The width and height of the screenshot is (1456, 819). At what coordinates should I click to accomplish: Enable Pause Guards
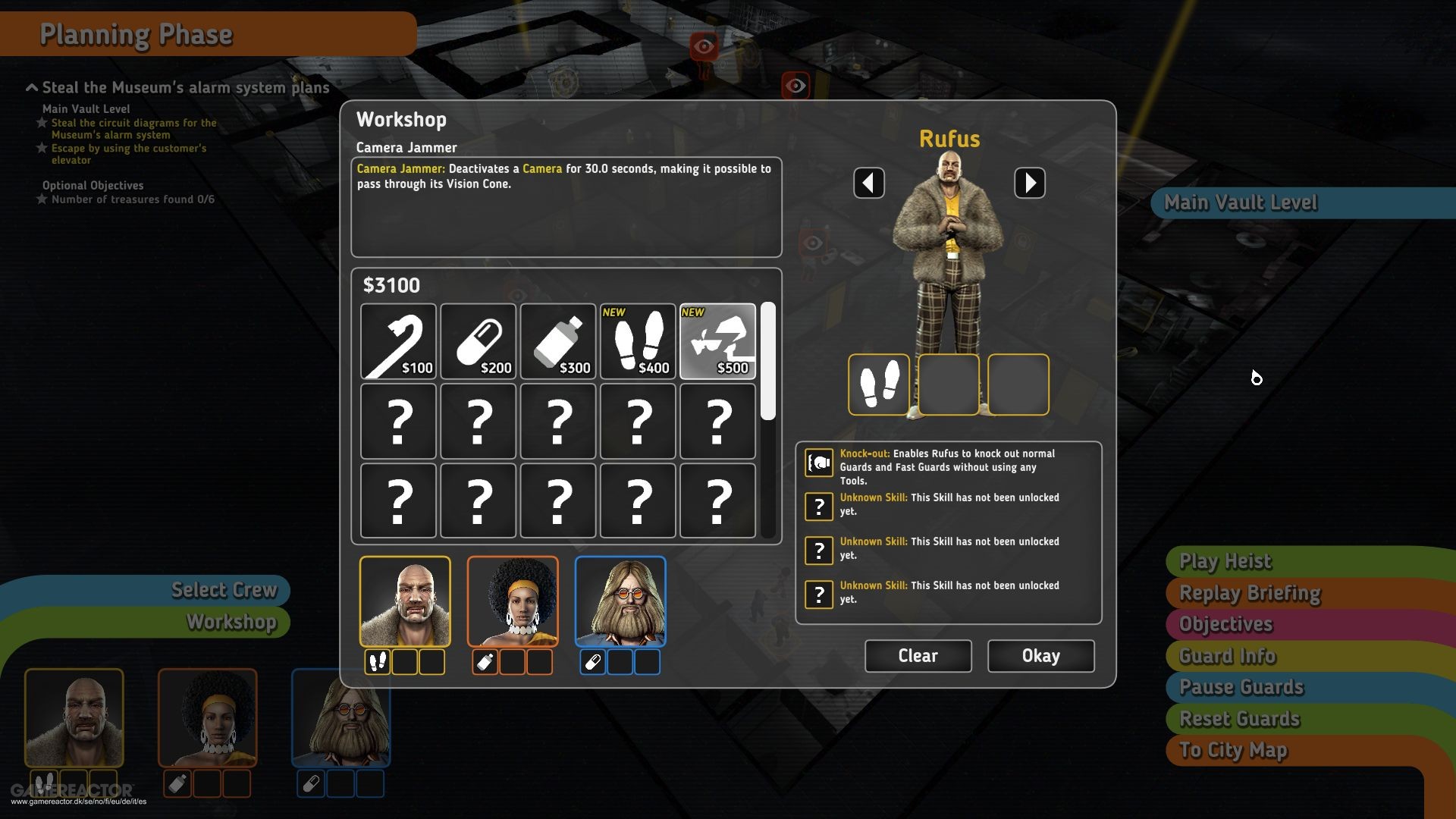(1241, 687)
